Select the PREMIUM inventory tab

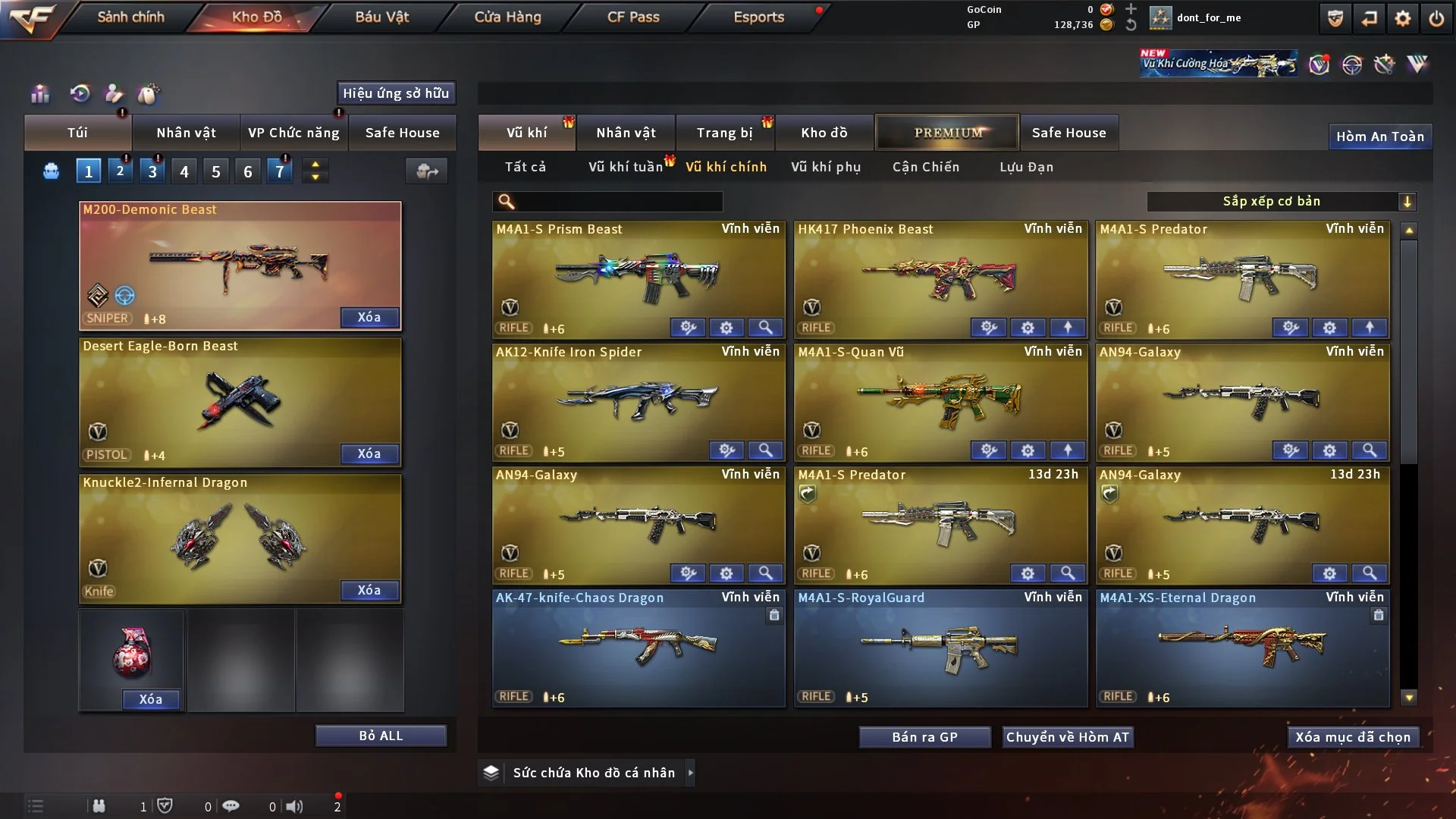(x=948, y=133)
